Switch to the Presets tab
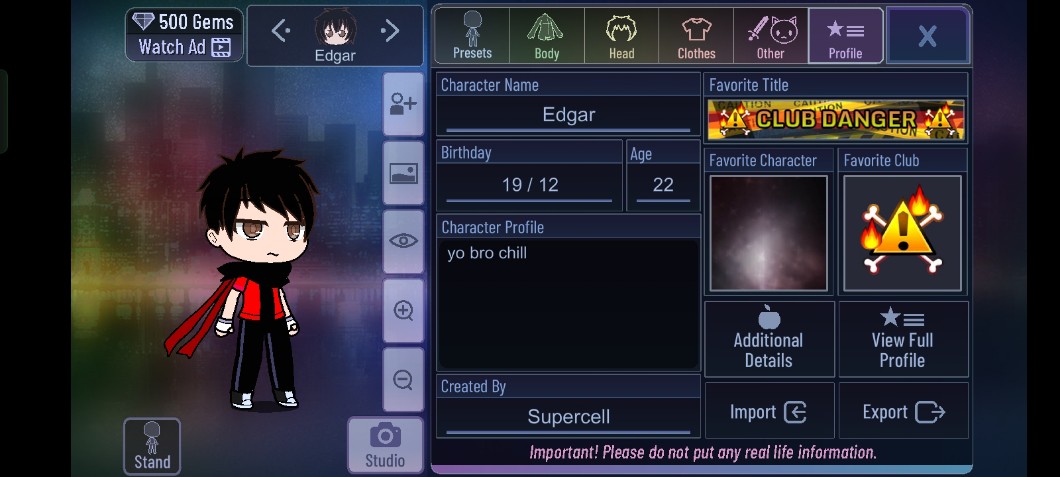 472,35
